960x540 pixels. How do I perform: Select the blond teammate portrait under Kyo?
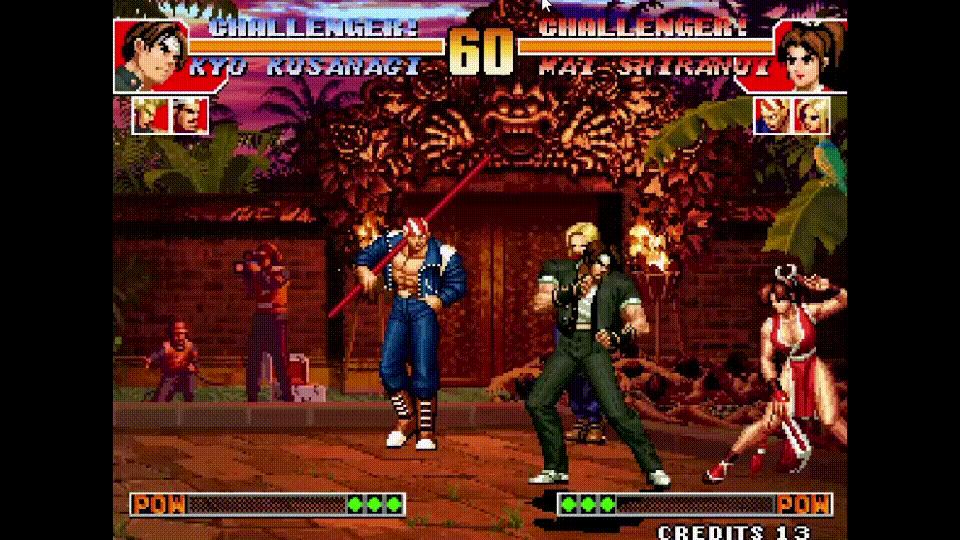pyautogui.click(x=150, y=115)
